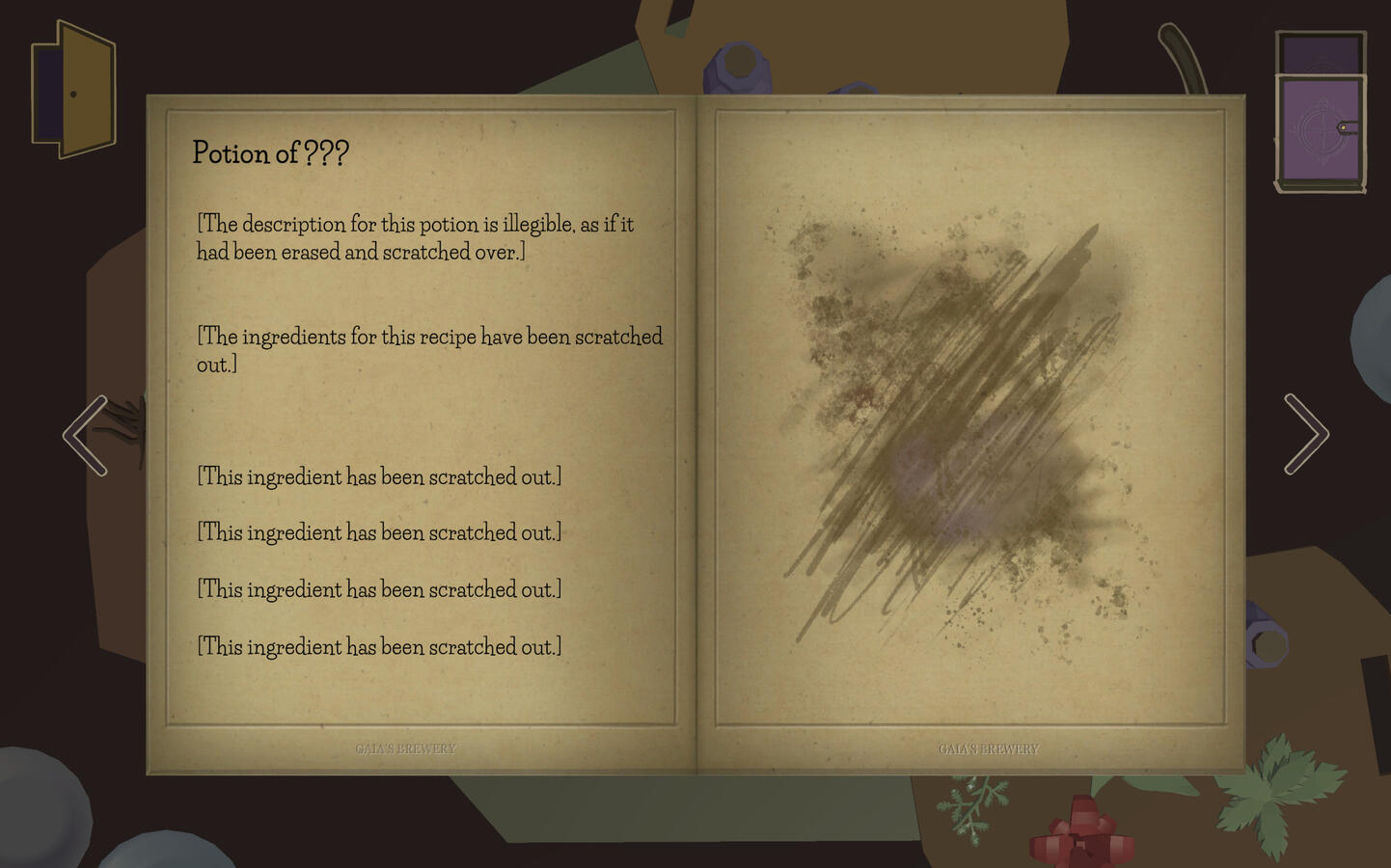Select the 'Potion of ???' title

[x=271, y=152]
